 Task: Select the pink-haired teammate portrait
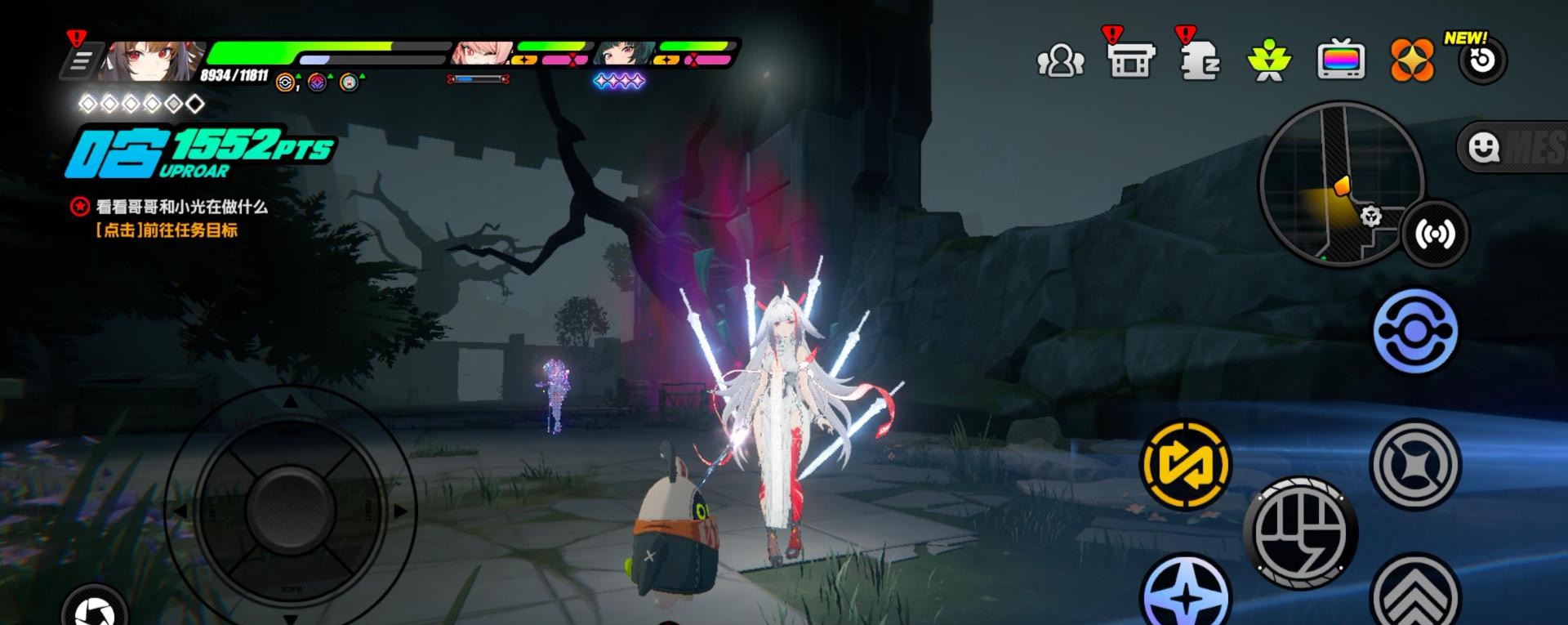(482, 53)
